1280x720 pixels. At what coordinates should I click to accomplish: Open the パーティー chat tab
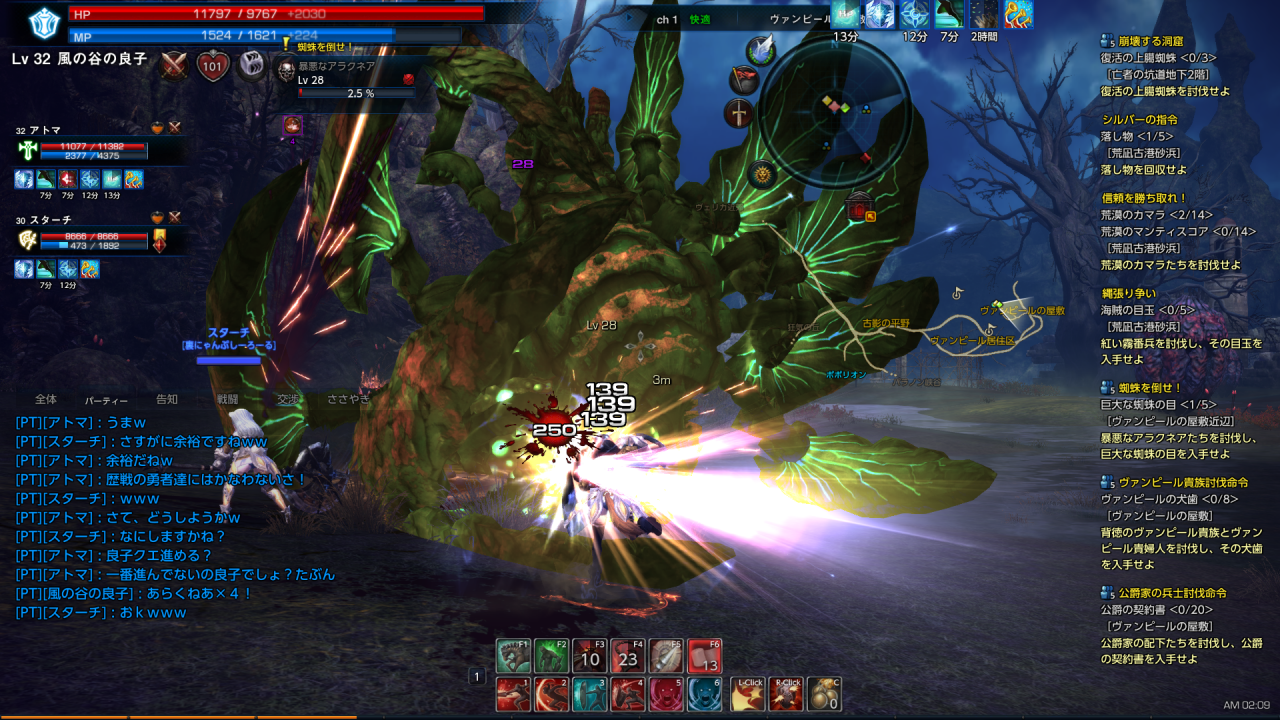pos(106,399)
